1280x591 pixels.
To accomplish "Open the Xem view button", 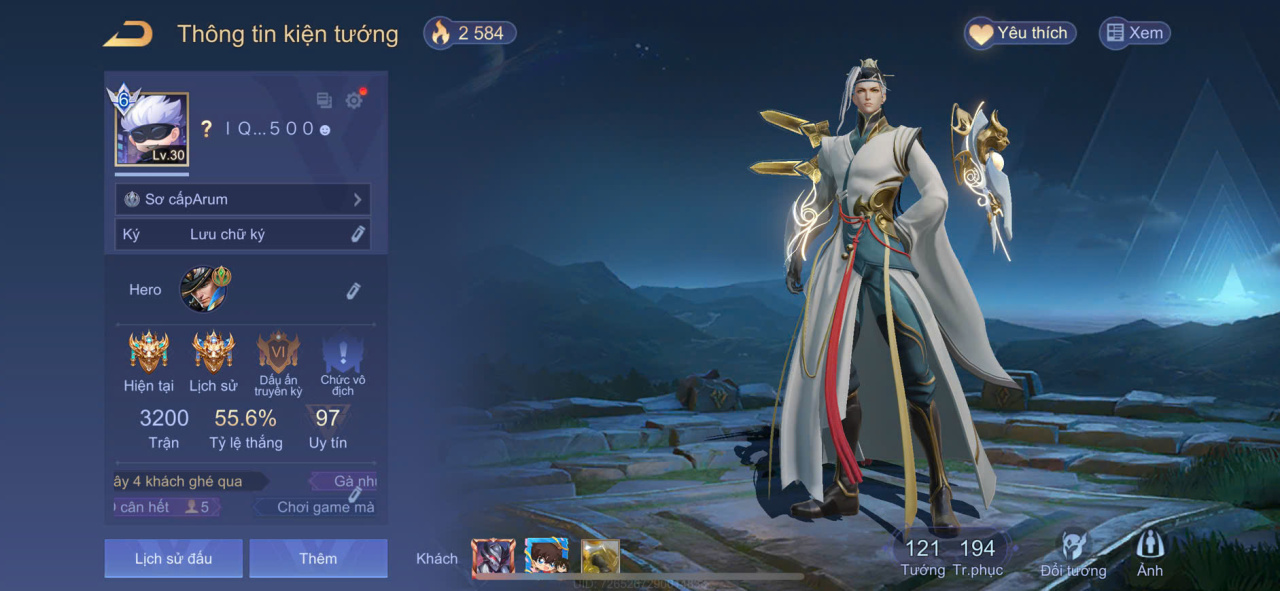I will (1134, 34).
